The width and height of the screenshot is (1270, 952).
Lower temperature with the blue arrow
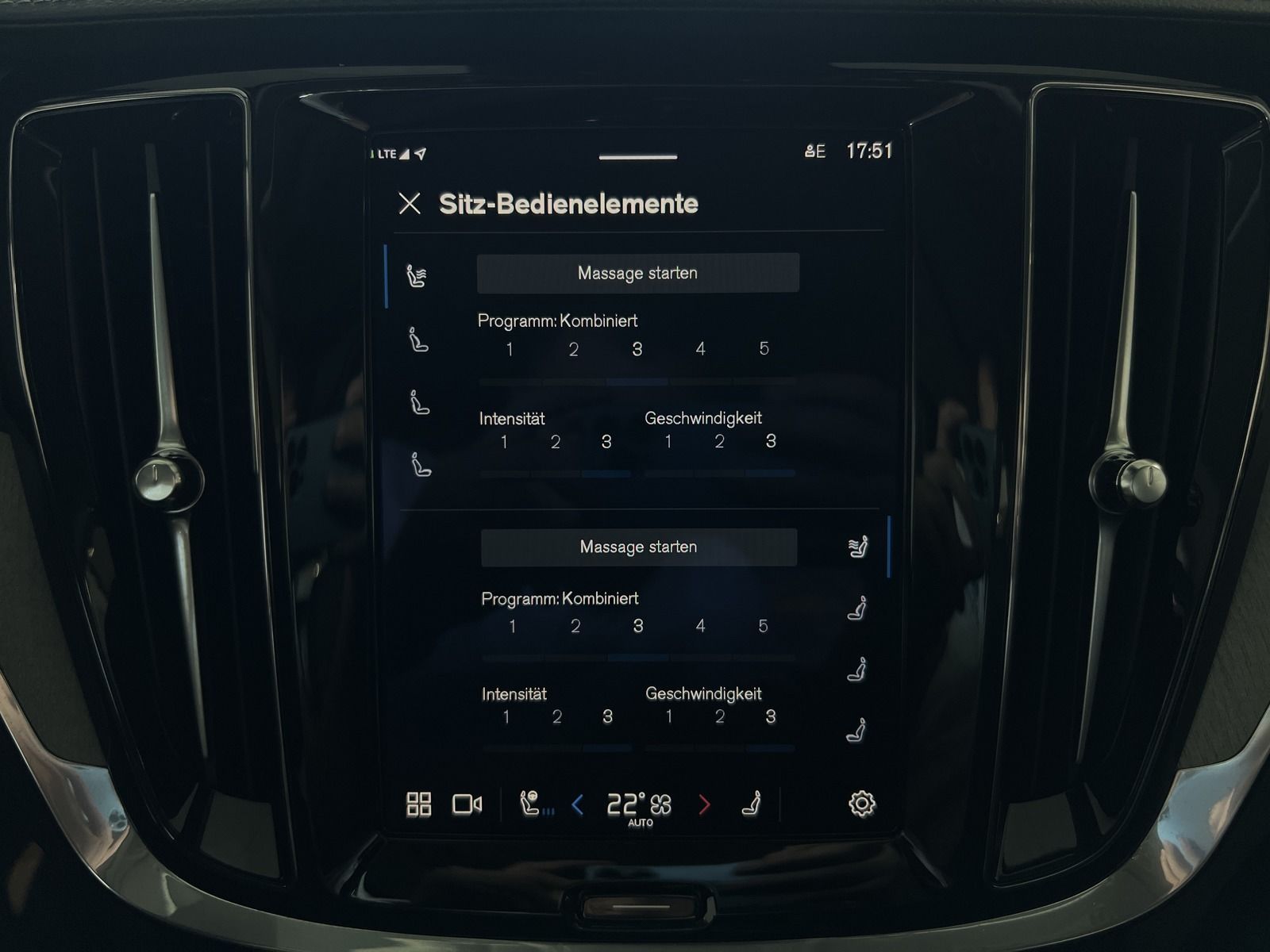click(578, 806)
